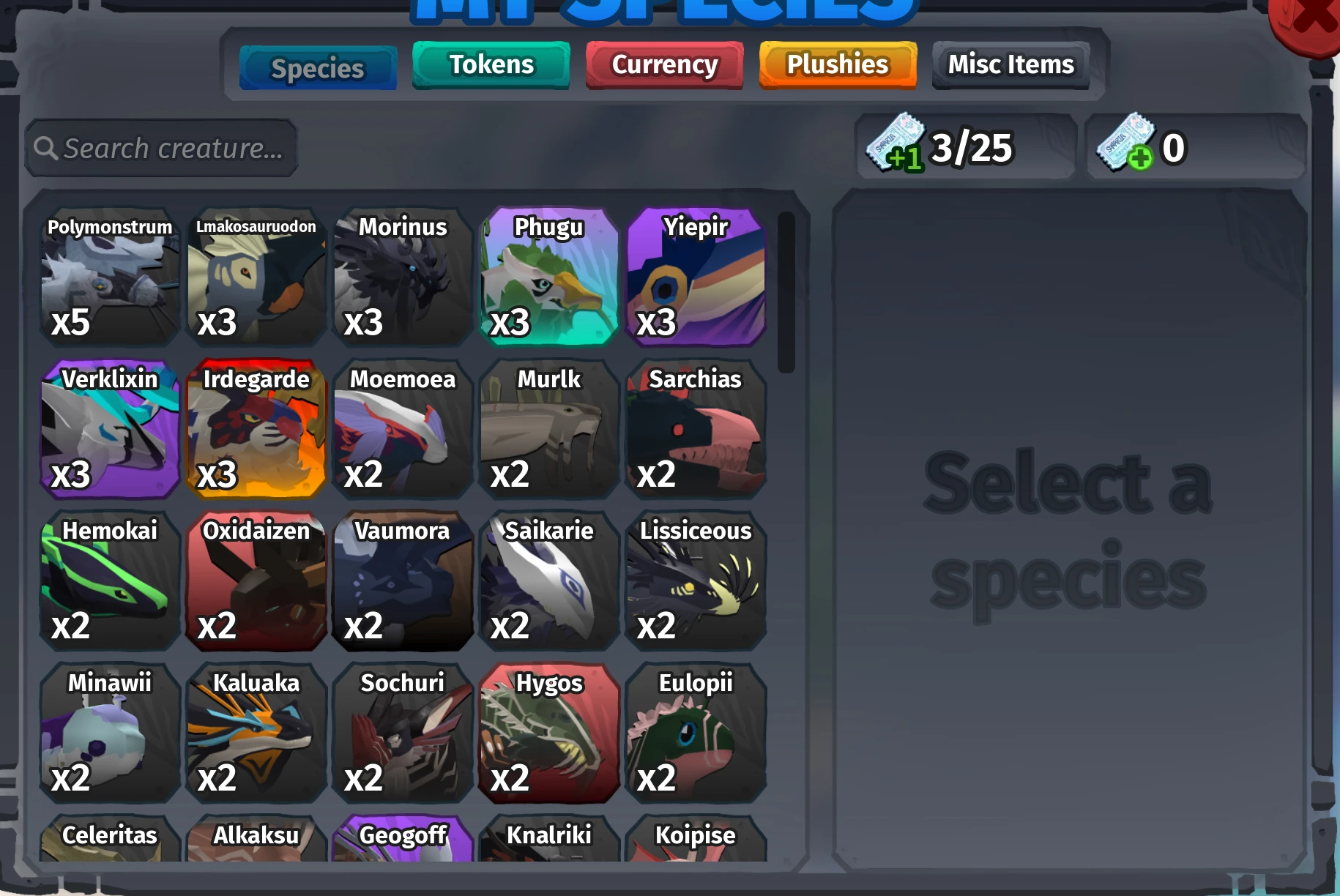
Task: Open the Misc Items tab
Action: (1010, 64)
